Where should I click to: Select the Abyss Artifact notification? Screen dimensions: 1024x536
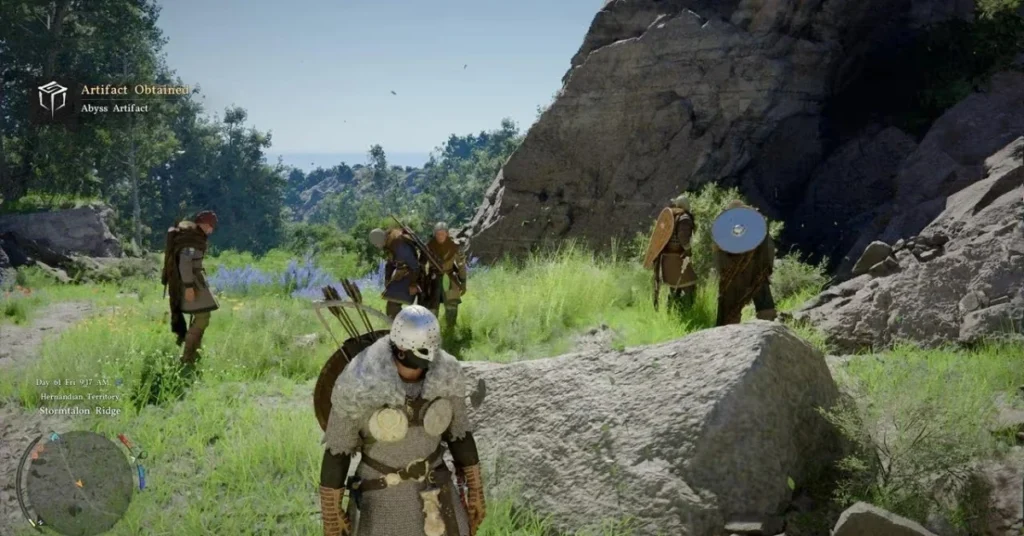click(x=115, y=107)
